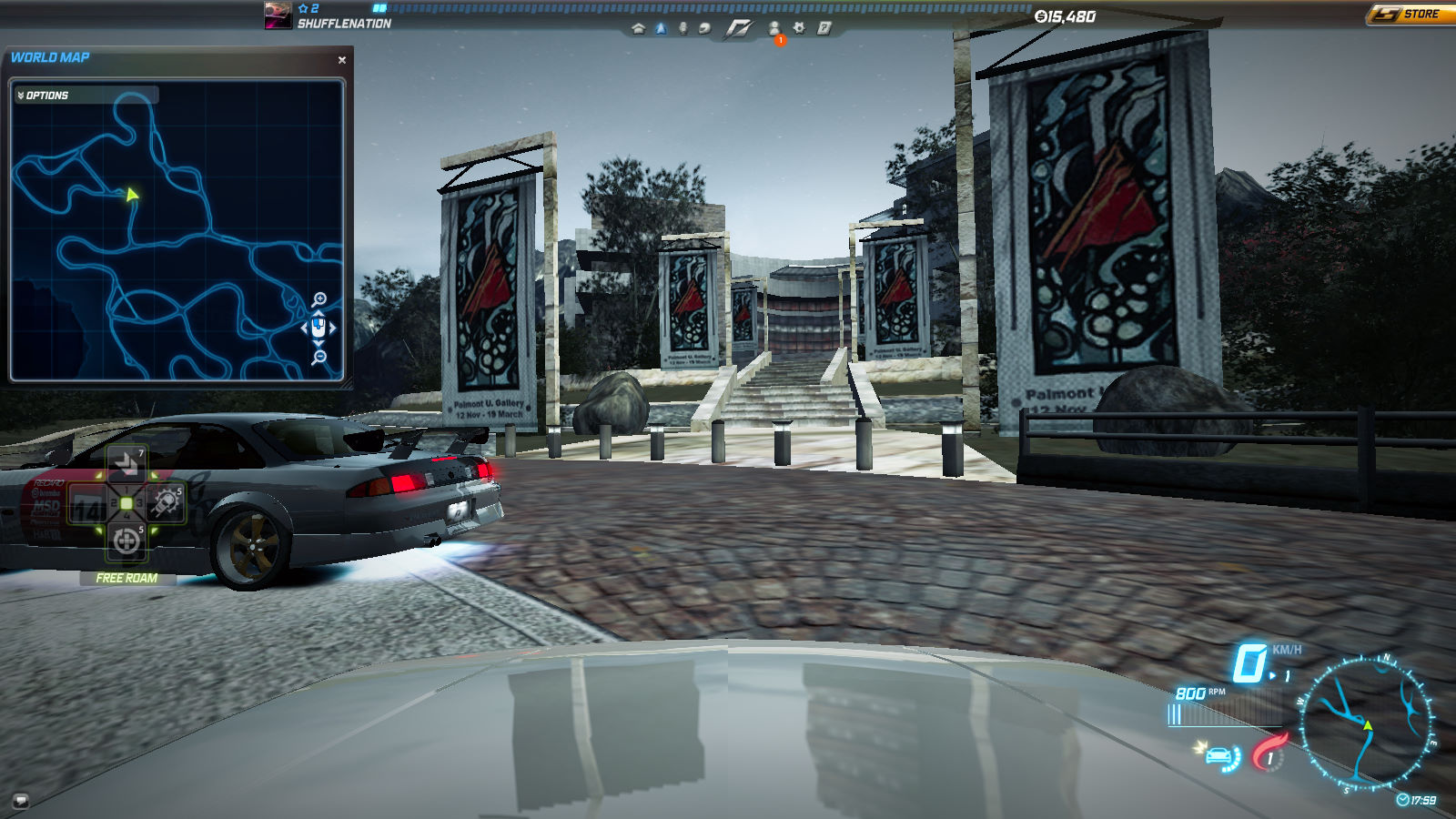Toggle the blue world map arrow icon
This screenshot has height=819, width=1456.
[661, 28]
